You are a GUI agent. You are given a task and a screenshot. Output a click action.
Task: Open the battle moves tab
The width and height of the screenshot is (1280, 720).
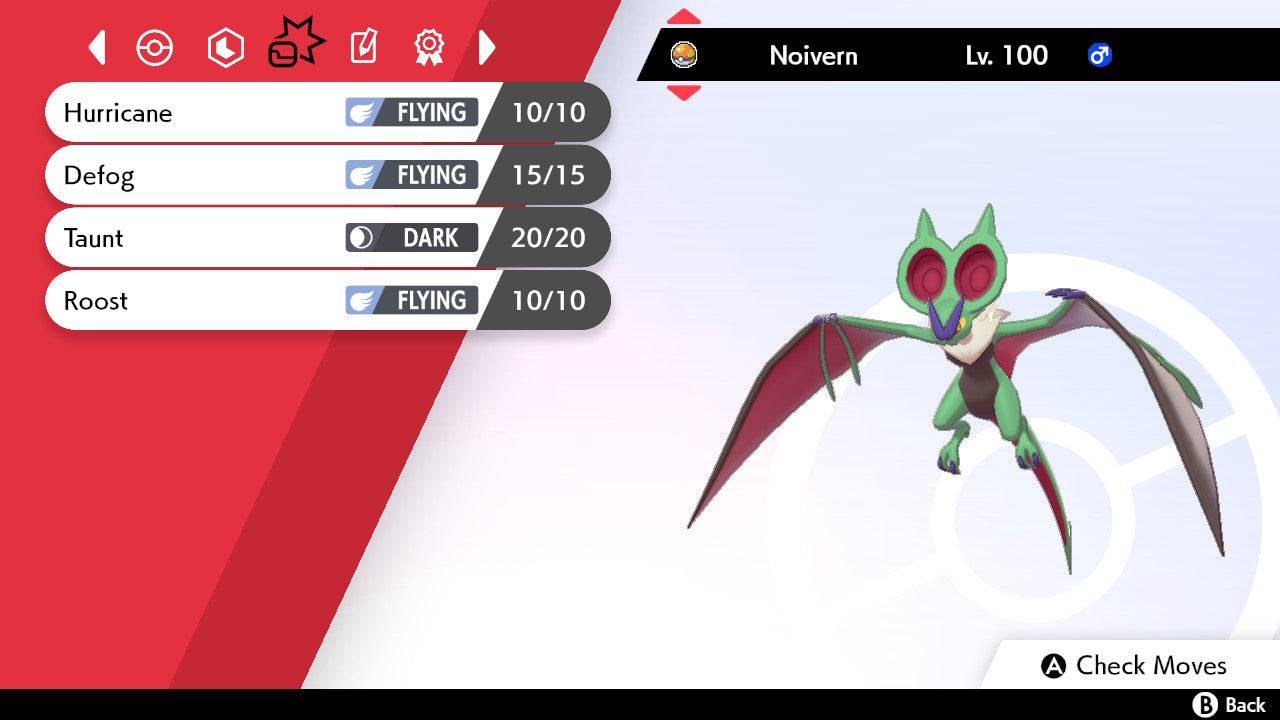point(295,45)
